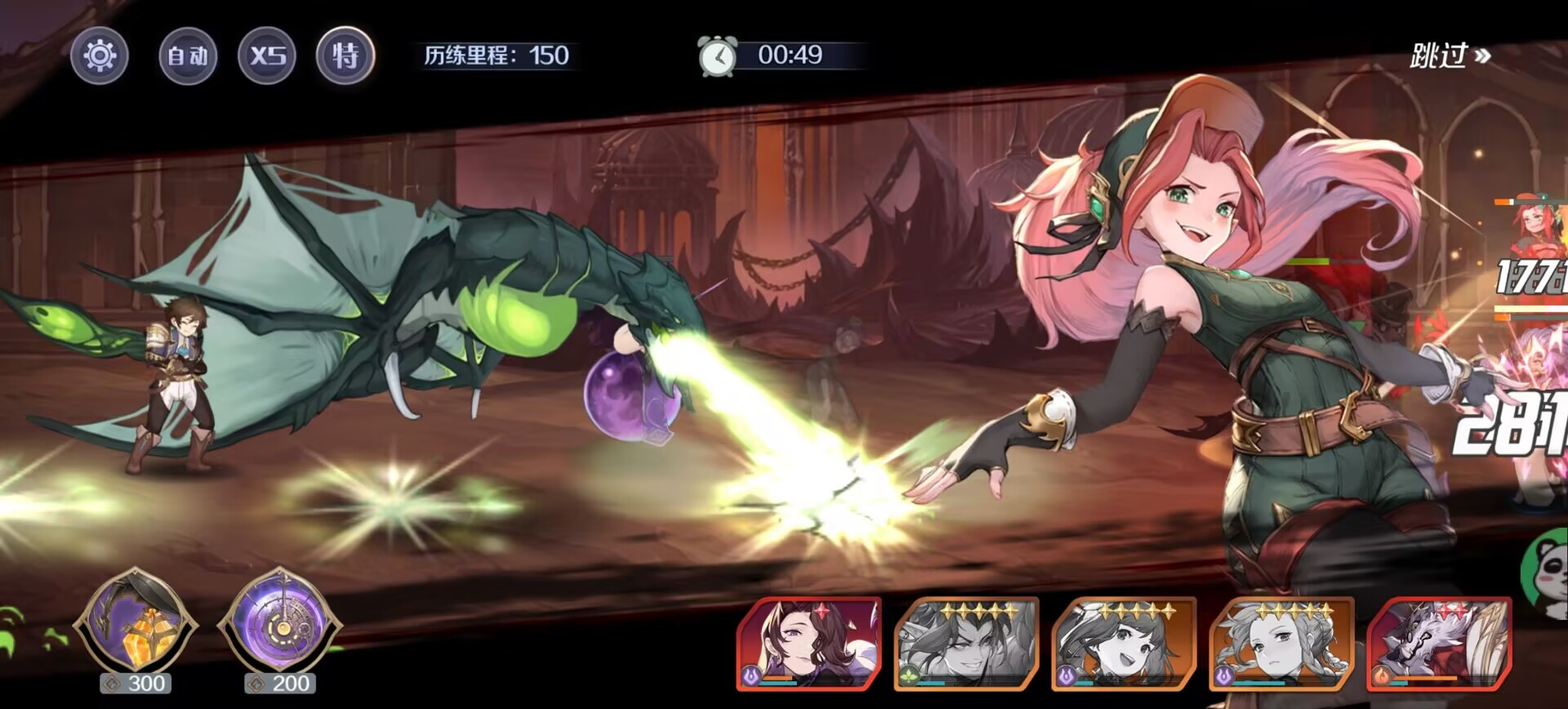Toggle the 自动 auto-battle button
The height and width of the screenshot is (709, 1568).
[x=188, y=56]
